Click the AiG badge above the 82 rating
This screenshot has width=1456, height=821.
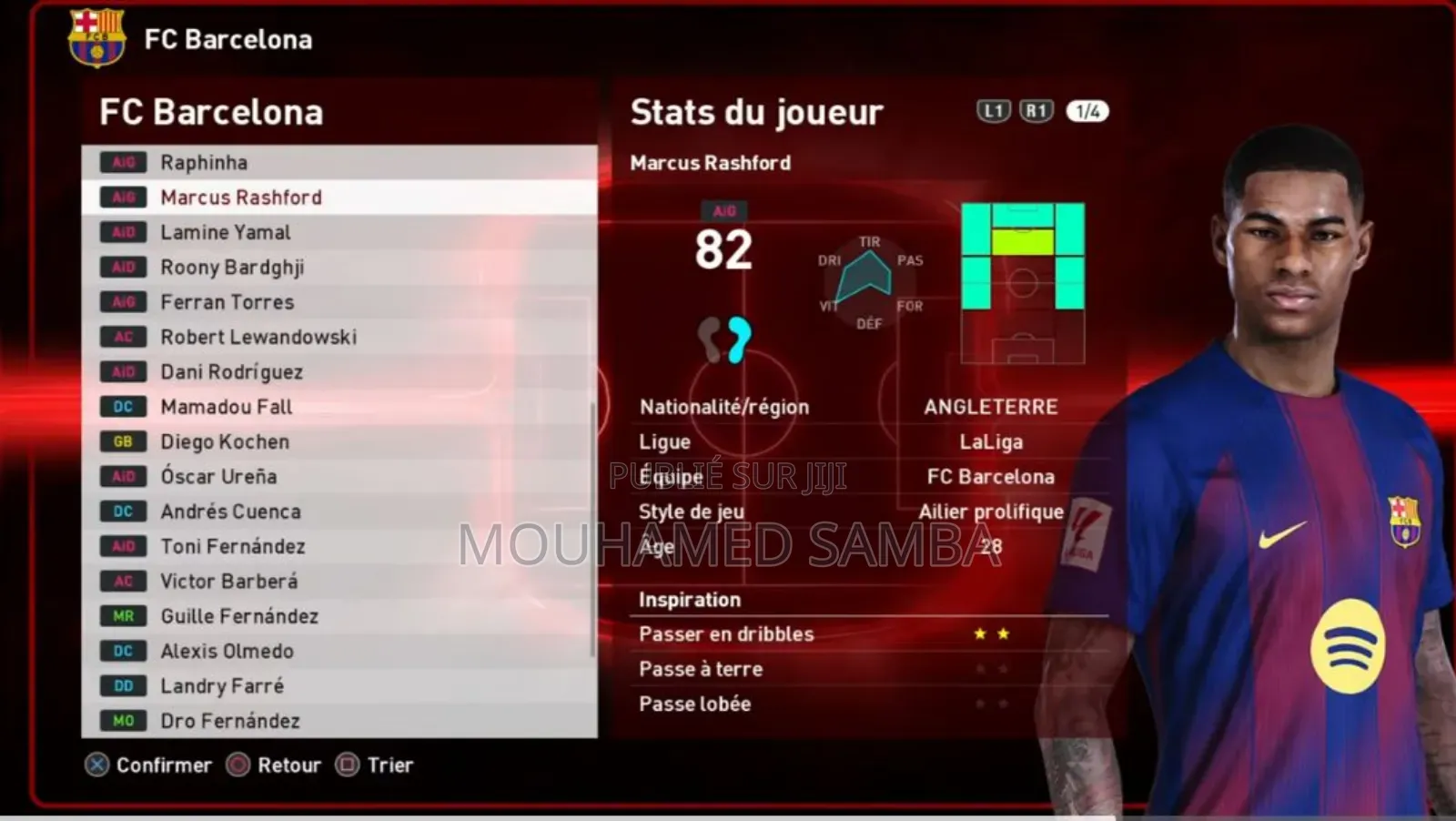click(x=725, y=210)
